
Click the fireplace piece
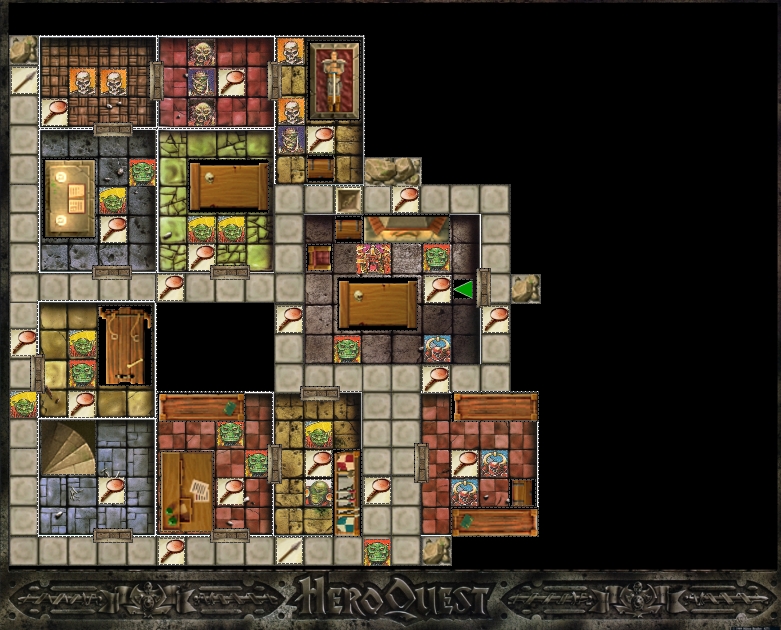[x=392, y=229]
